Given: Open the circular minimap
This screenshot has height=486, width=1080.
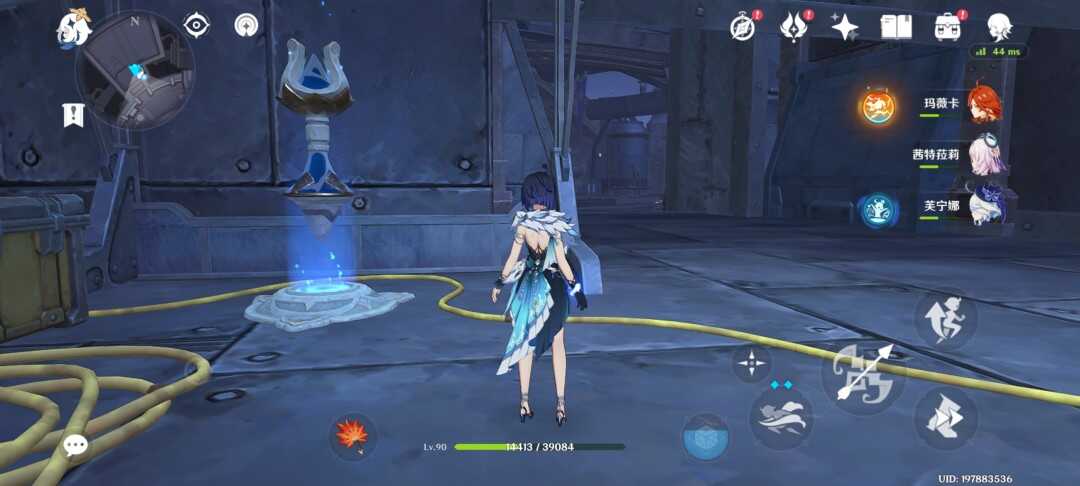Looking at the screenshot, I should (135, 70).
